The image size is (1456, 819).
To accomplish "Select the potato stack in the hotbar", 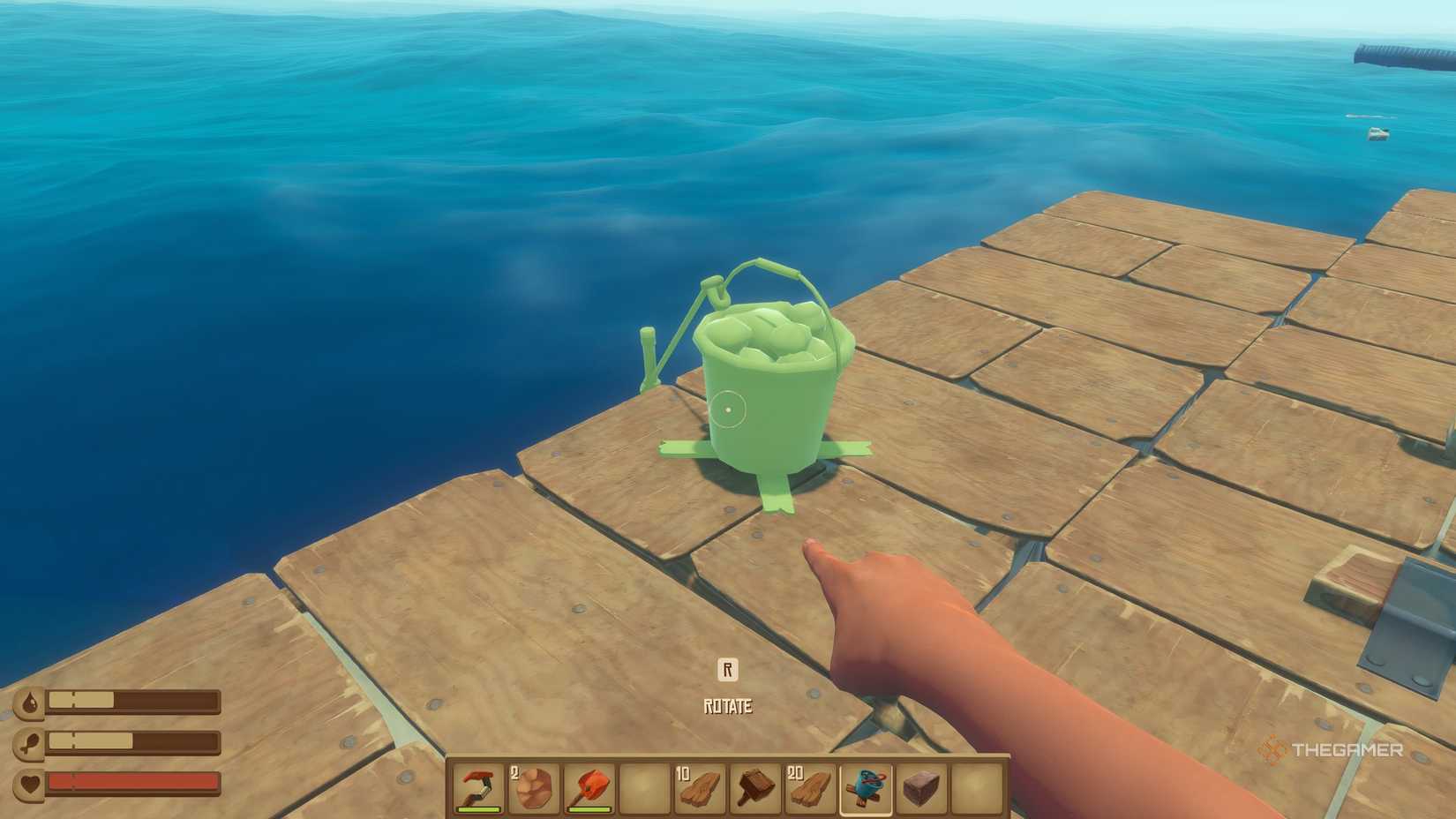I will [x=532, y=790].
